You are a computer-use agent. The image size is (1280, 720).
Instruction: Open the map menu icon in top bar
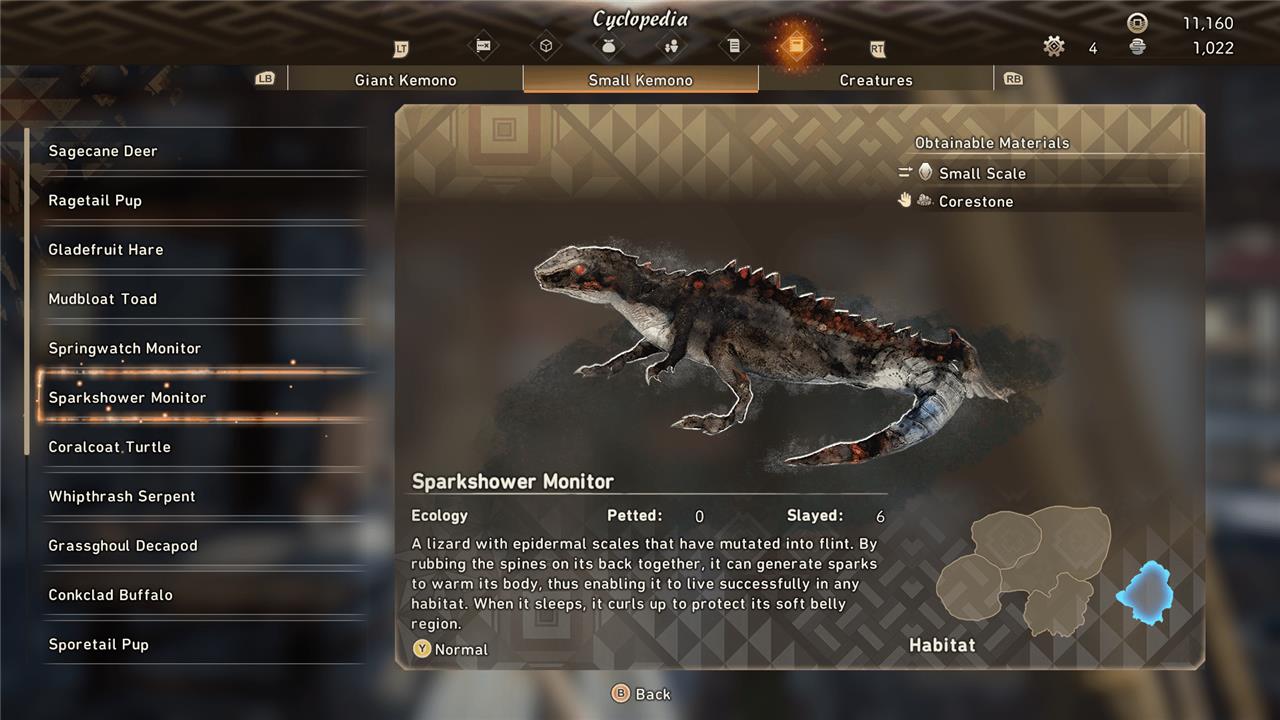(x=484, y=46)
